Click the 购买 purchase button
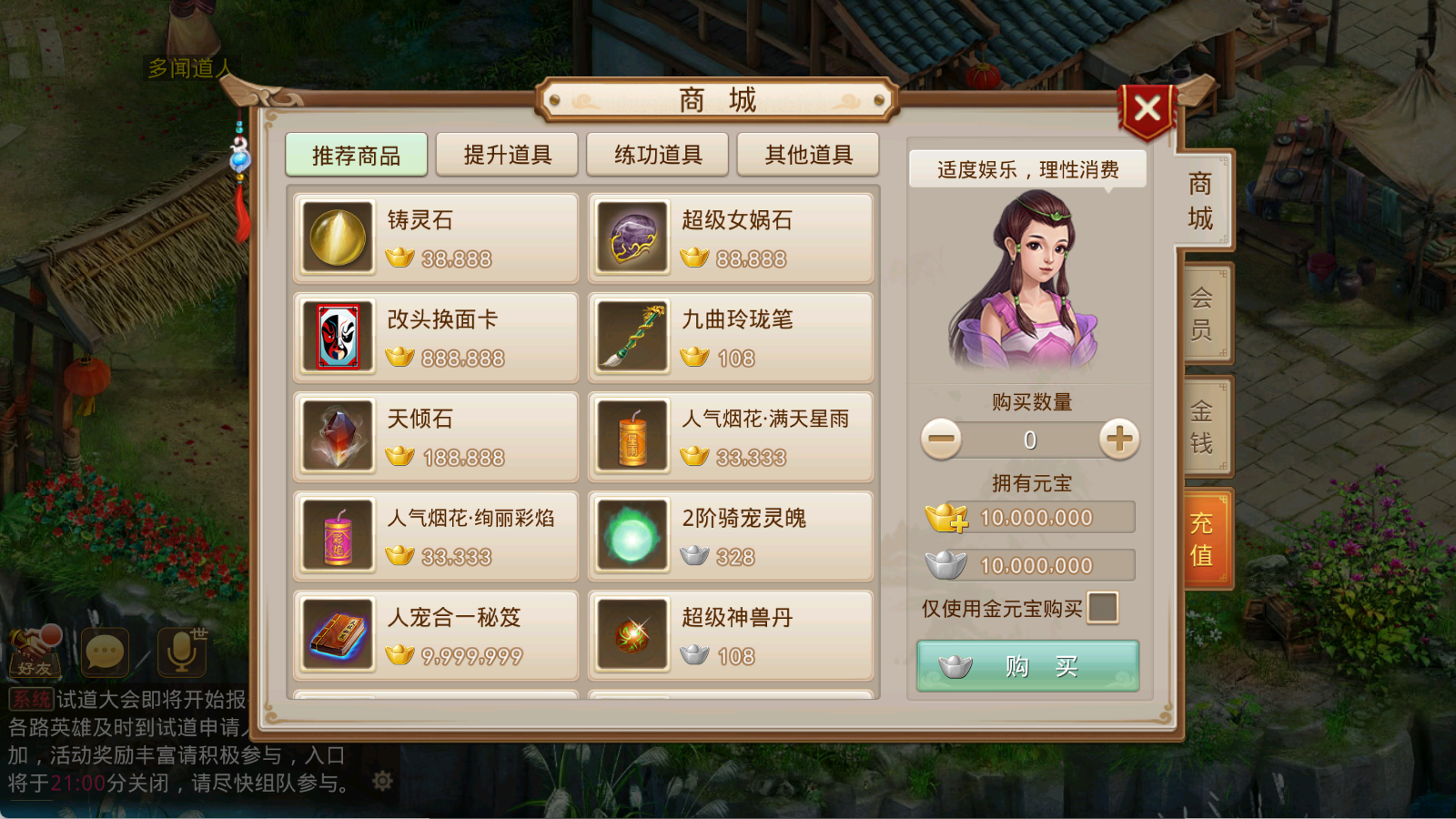This screenshot has height=819, width=1456. tap(1026, 665)
